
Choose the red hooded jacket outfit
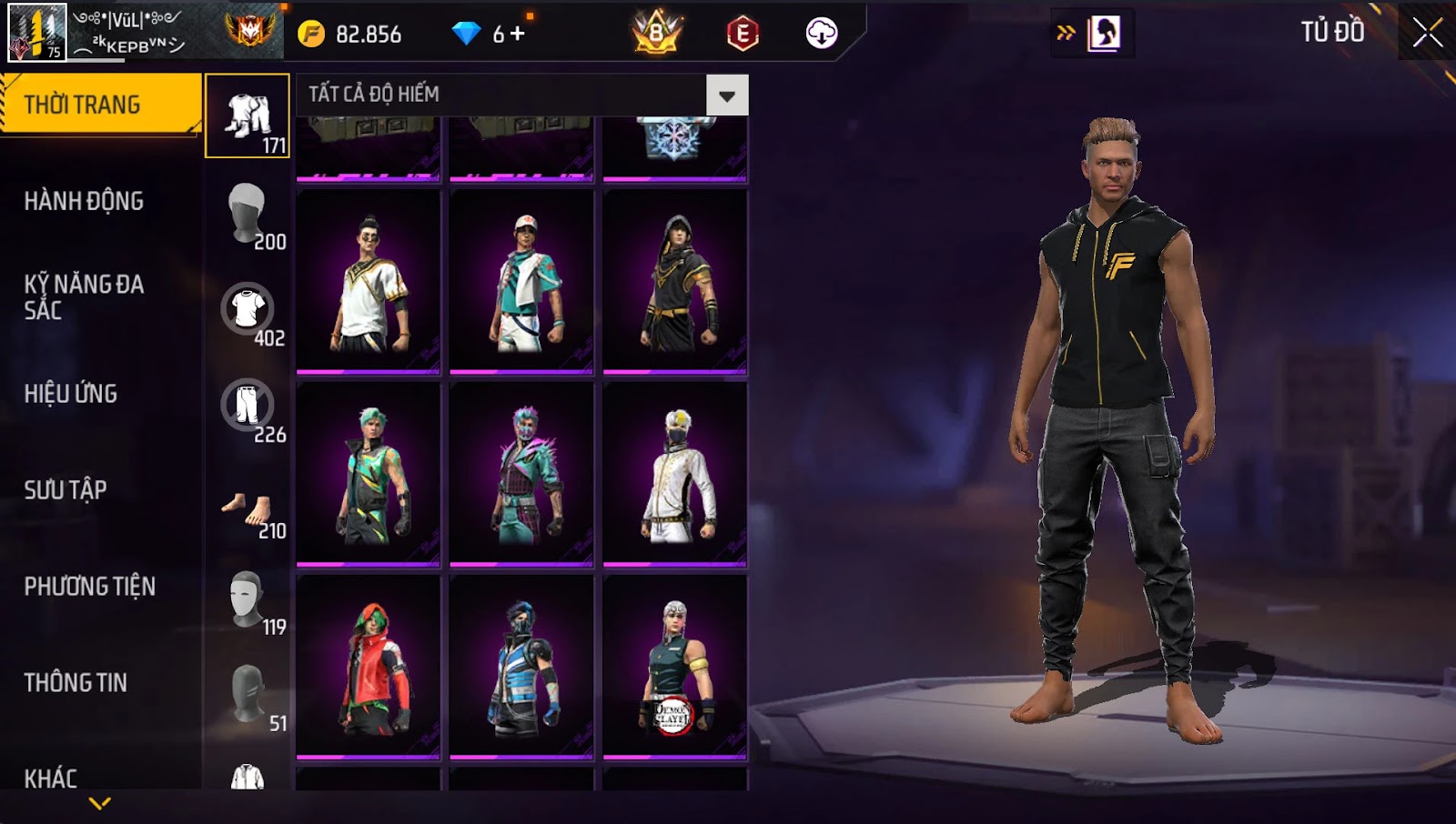(369, 667)
